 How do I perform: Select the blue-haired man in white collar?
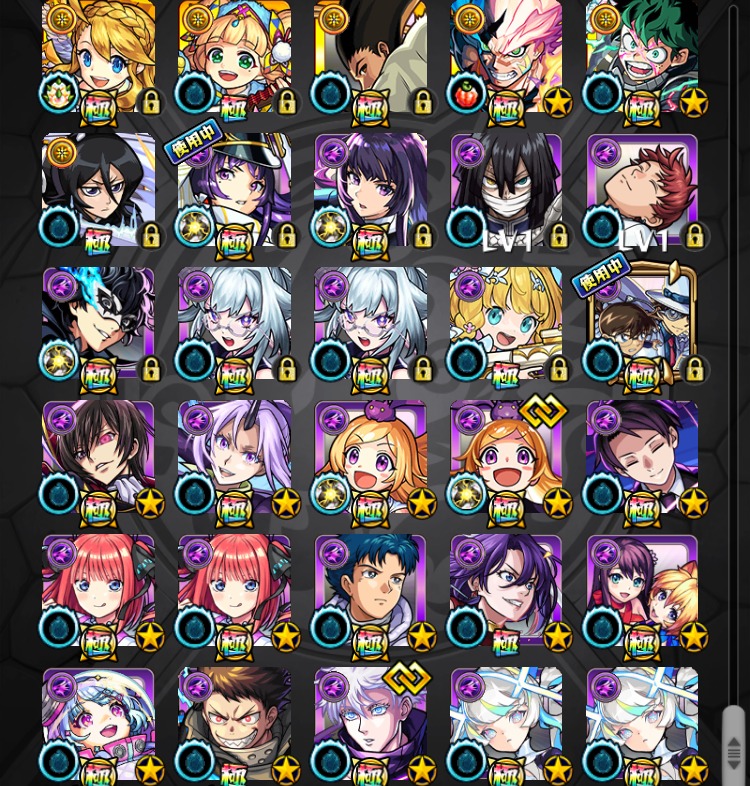point(371,590)
